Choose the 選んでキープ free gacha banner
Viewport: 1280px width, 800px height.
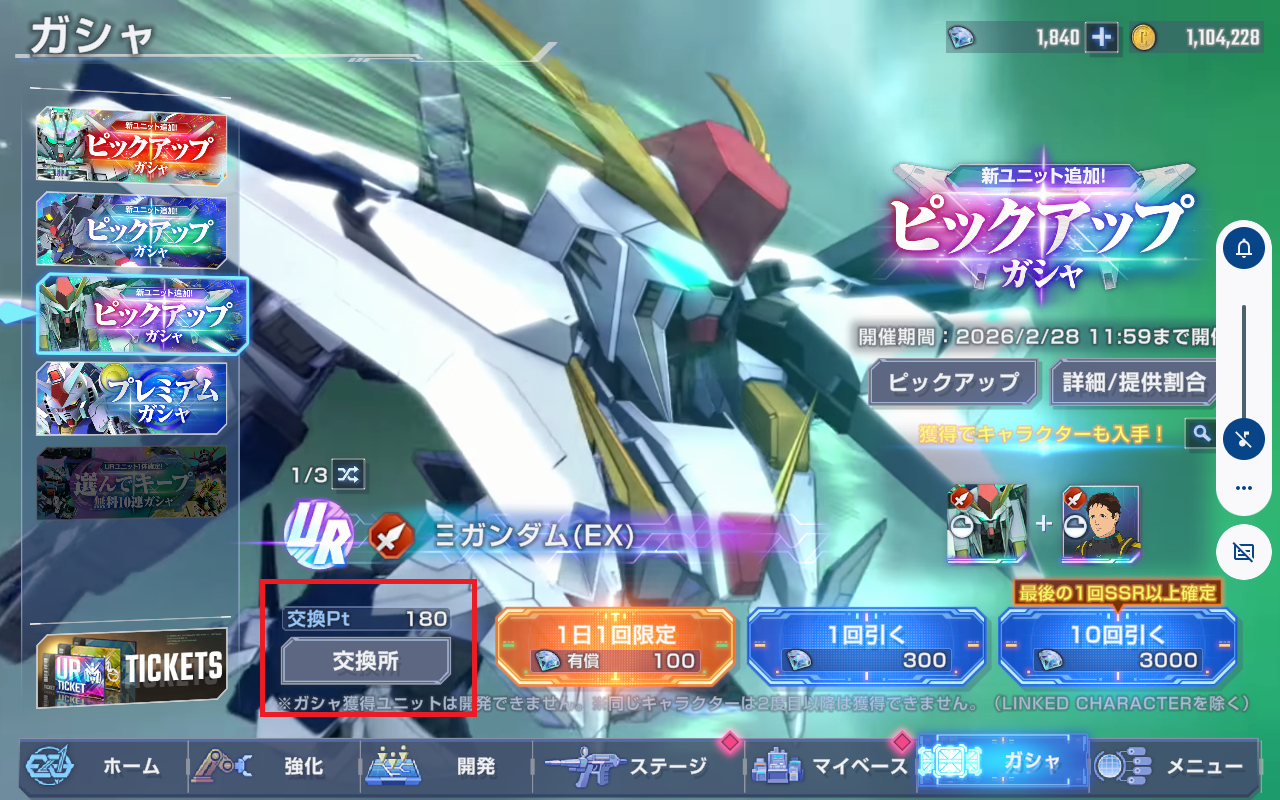(132, 483)
